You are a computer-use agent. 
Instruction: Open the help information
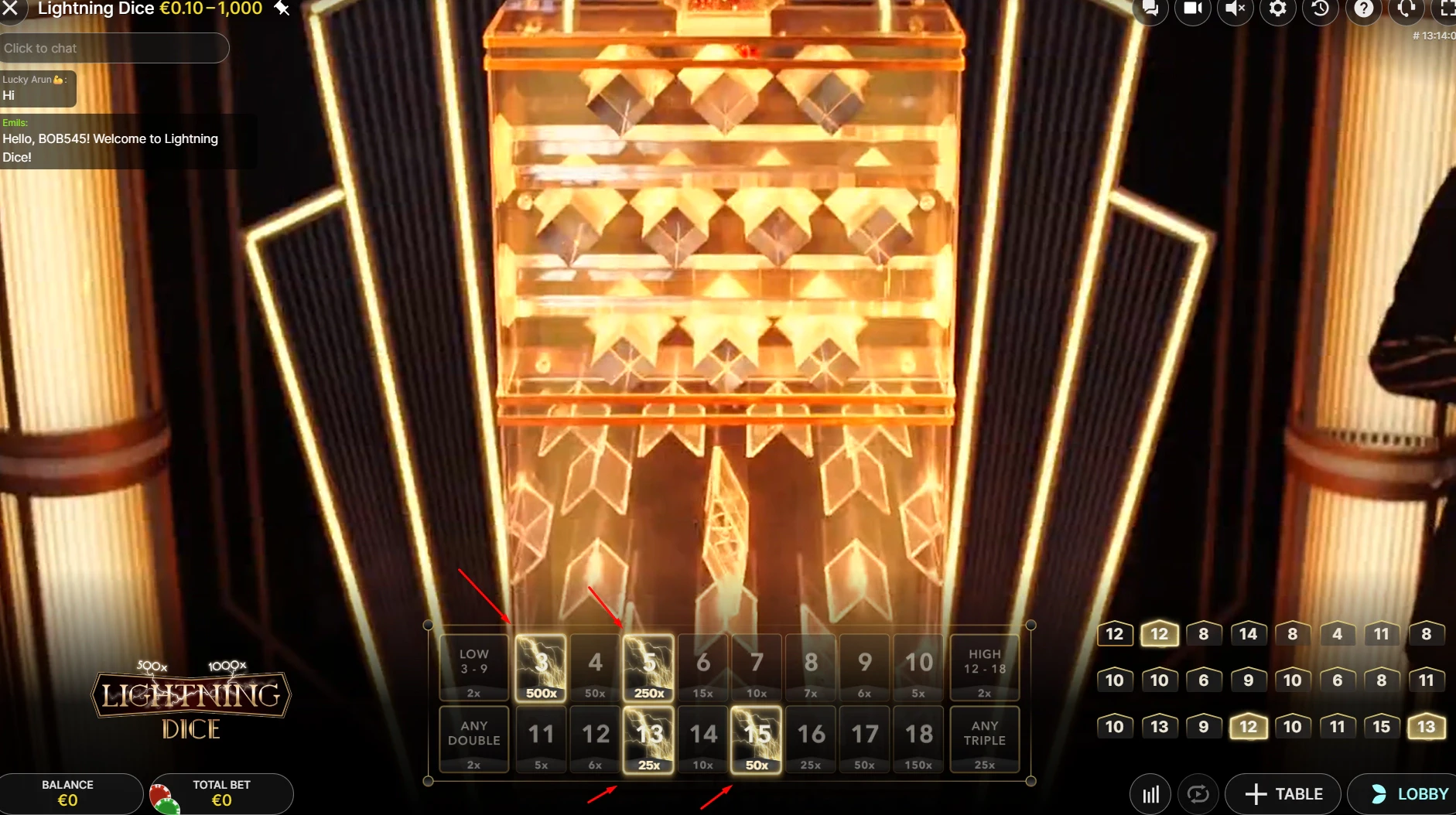click(x=1364, y=11)
